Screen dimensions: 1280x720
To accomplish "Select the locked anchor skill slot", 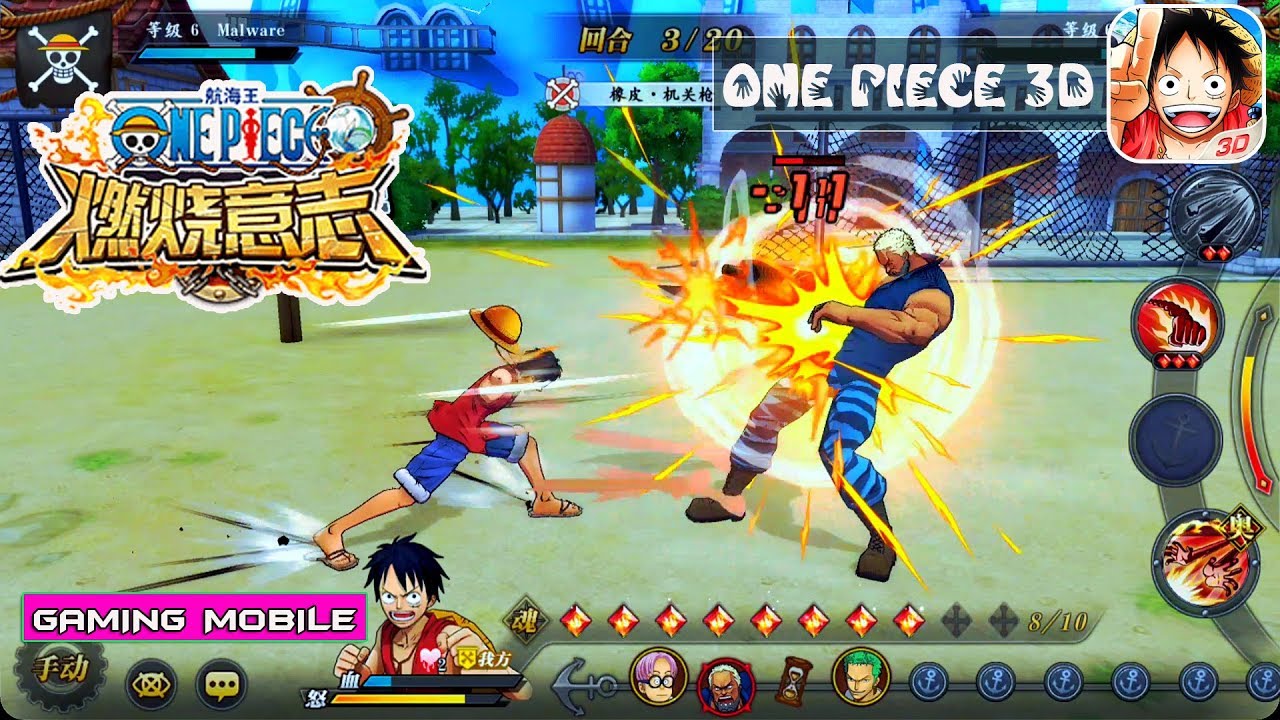I will click(x=1175, y=439).
